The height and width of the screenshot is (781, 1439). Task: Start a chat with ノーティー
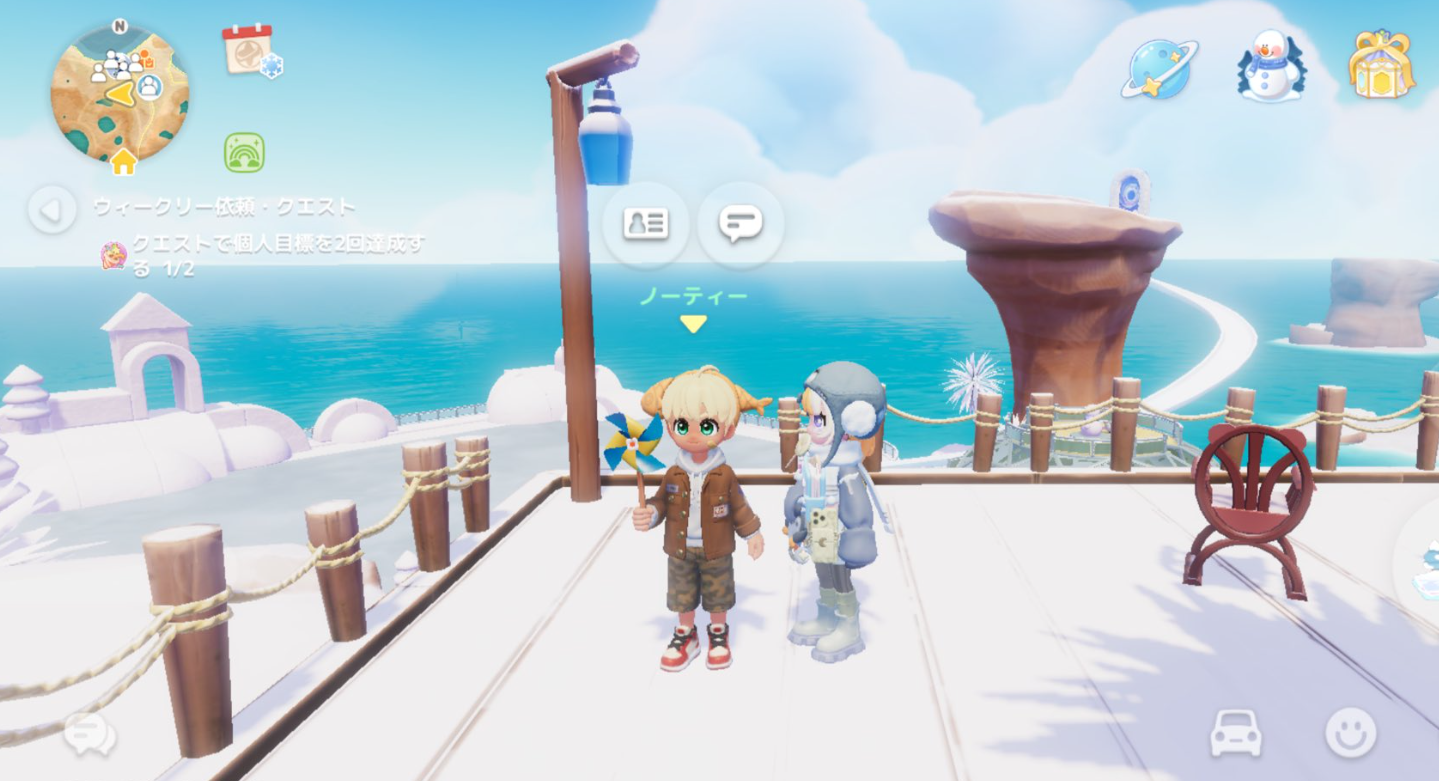(x=740, y=224)
